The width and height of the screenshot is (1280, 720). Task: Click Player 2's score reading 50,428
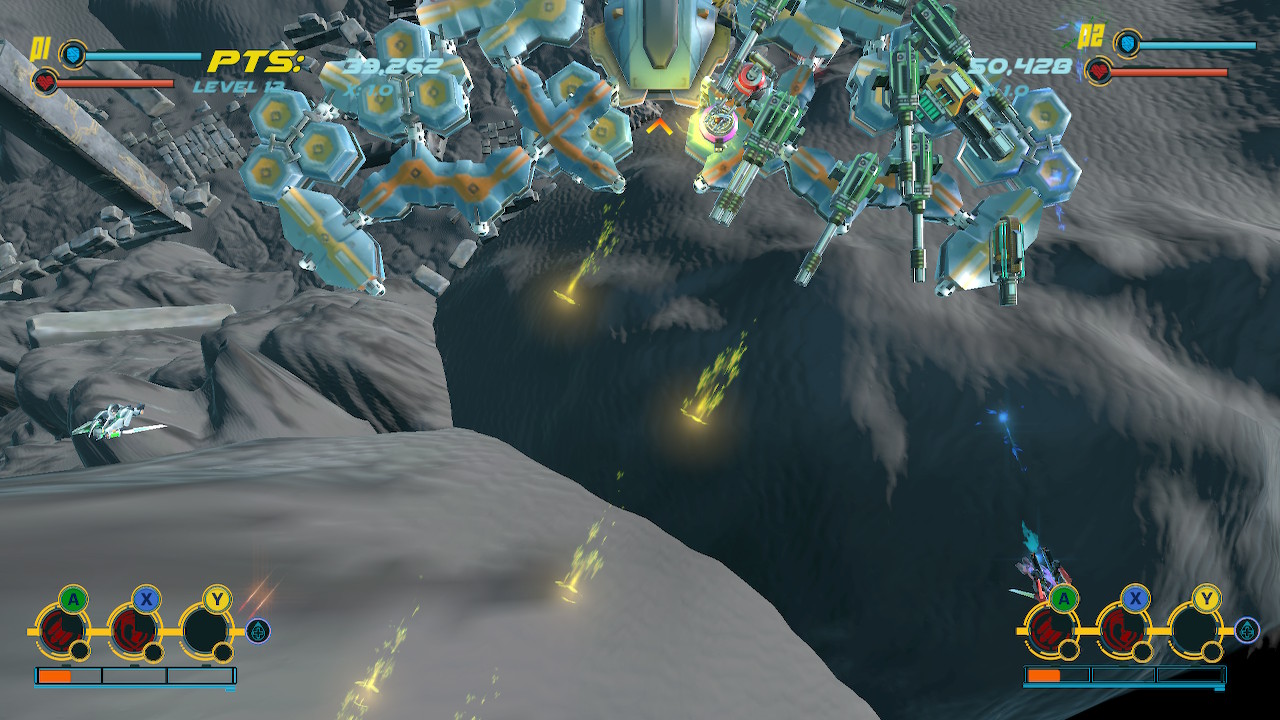1020,67
